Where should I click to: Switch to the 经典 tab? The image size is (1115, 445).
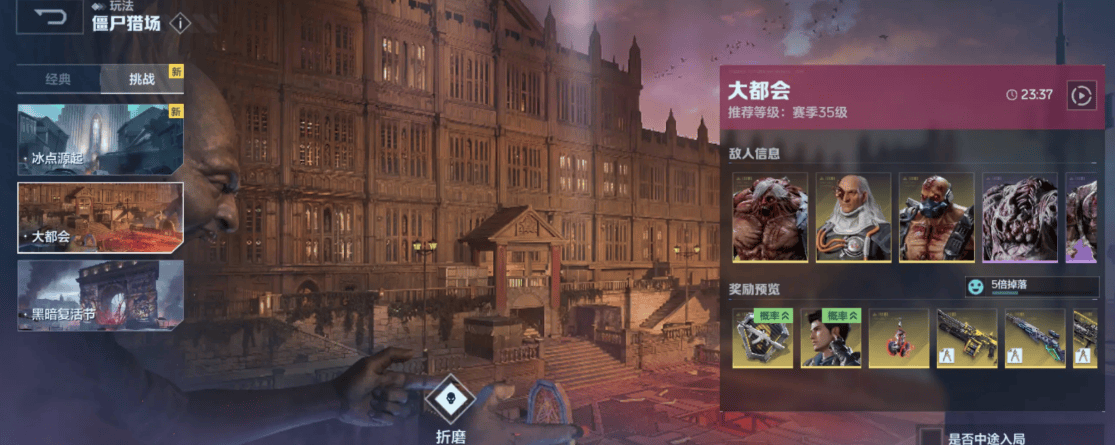58,79
